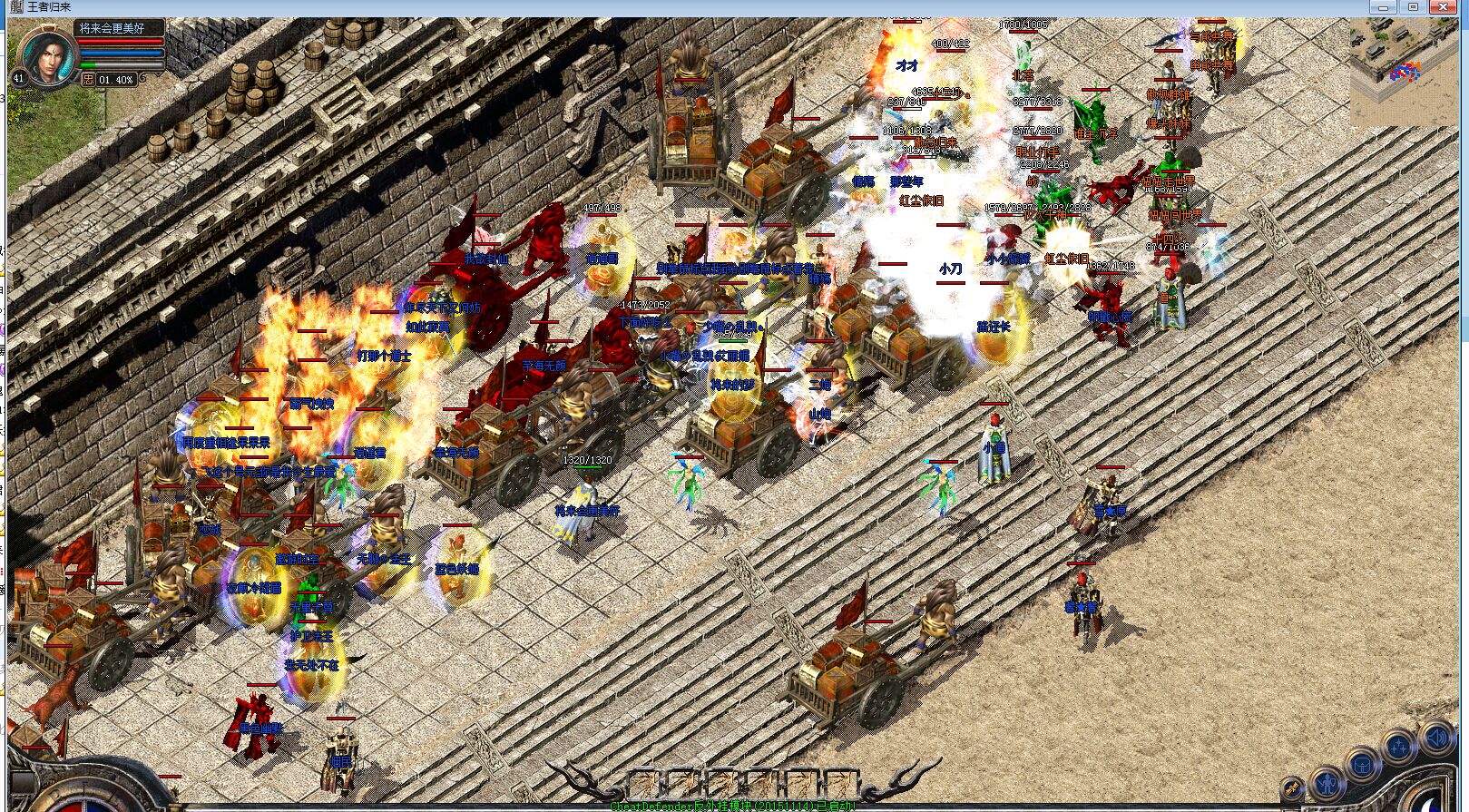Open the three-stars skills button
The image size is (1469, 812).
1399,748
